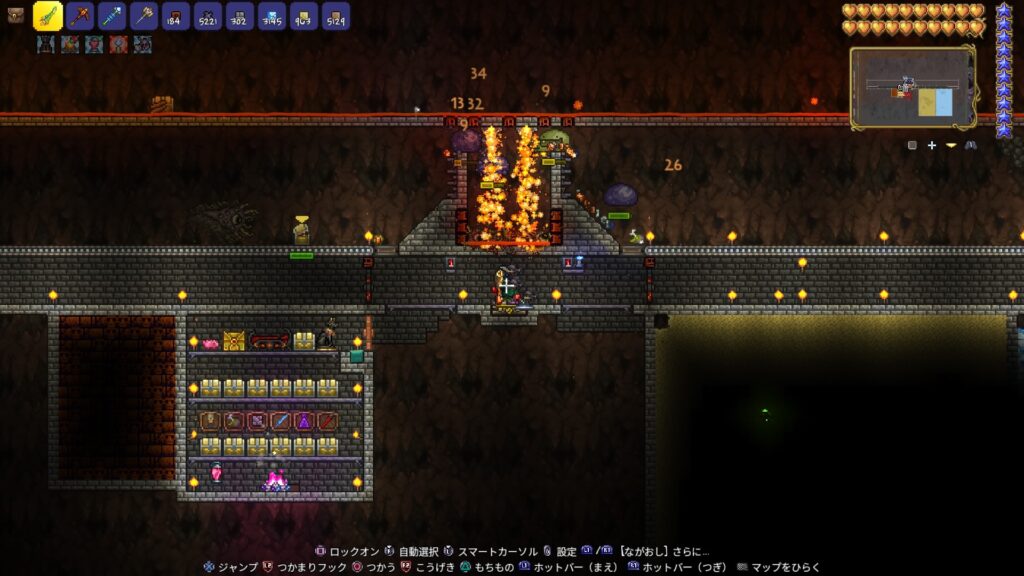Zoom out the minimap with the yellow minus button
Viewport: 1024px width, 576px height.
[x=951, y=145]
